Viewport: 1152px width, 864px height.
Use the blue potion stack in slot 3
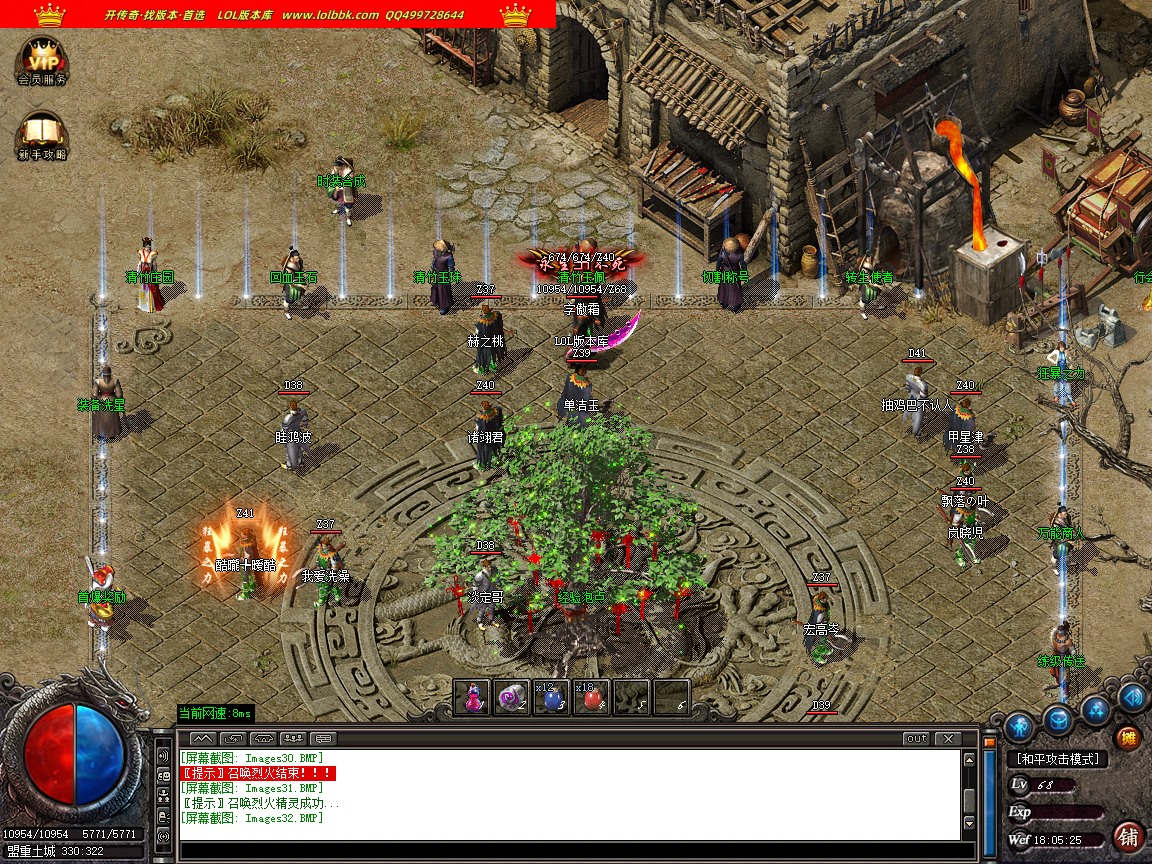[x=551, y=697]
